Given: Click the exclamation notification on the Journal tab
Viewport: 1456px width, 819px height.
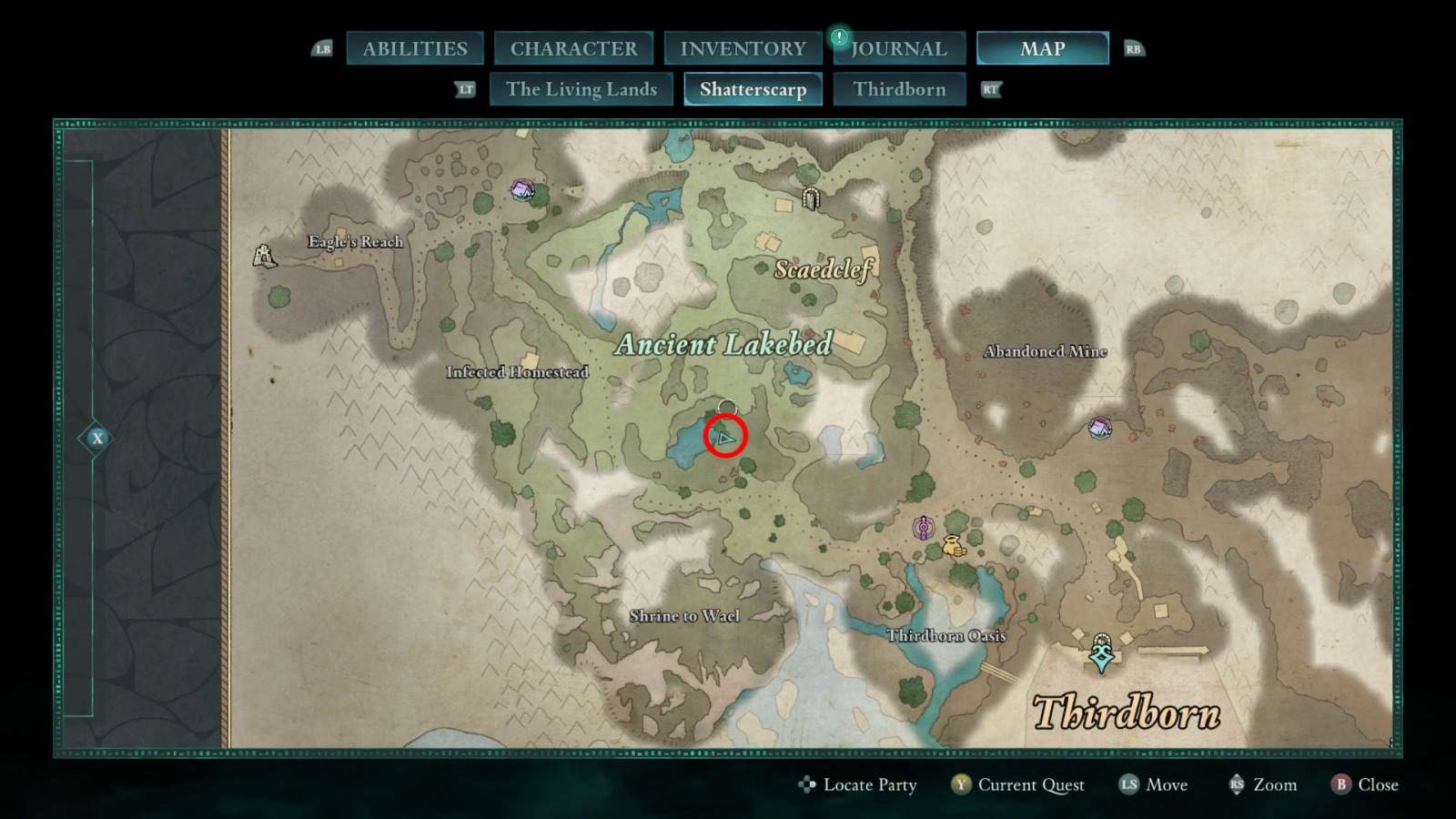Looking at the screenshot, I should [x=837, y=39].
